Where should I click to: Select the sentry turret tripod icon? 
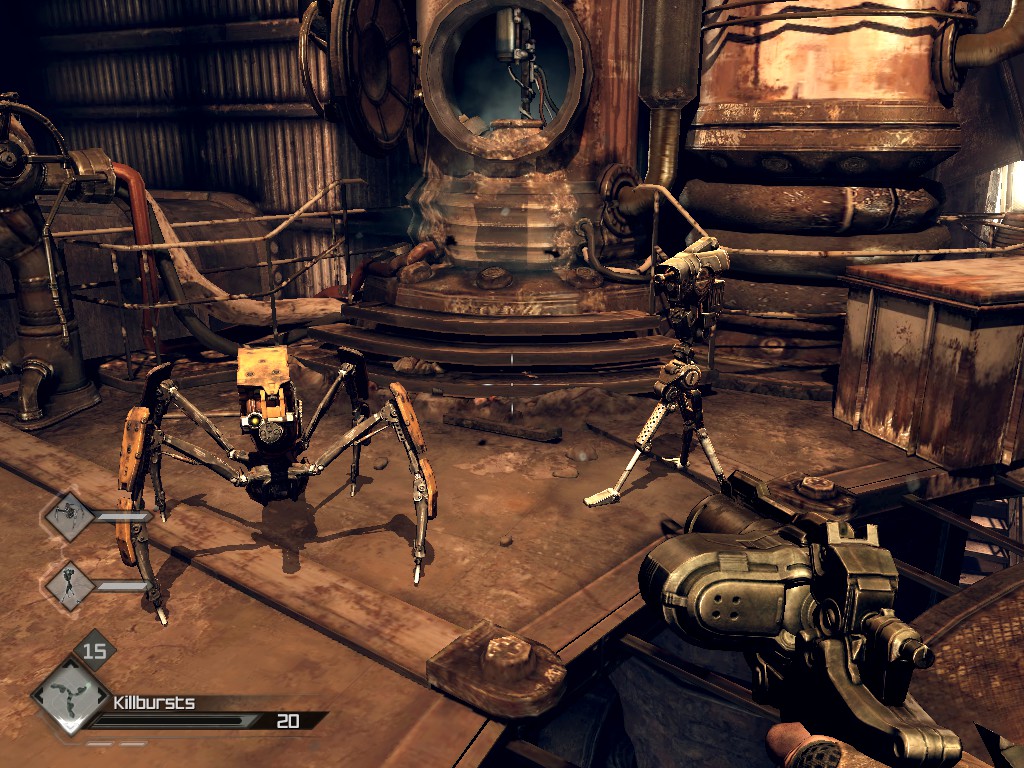click(x=70, y=585)
